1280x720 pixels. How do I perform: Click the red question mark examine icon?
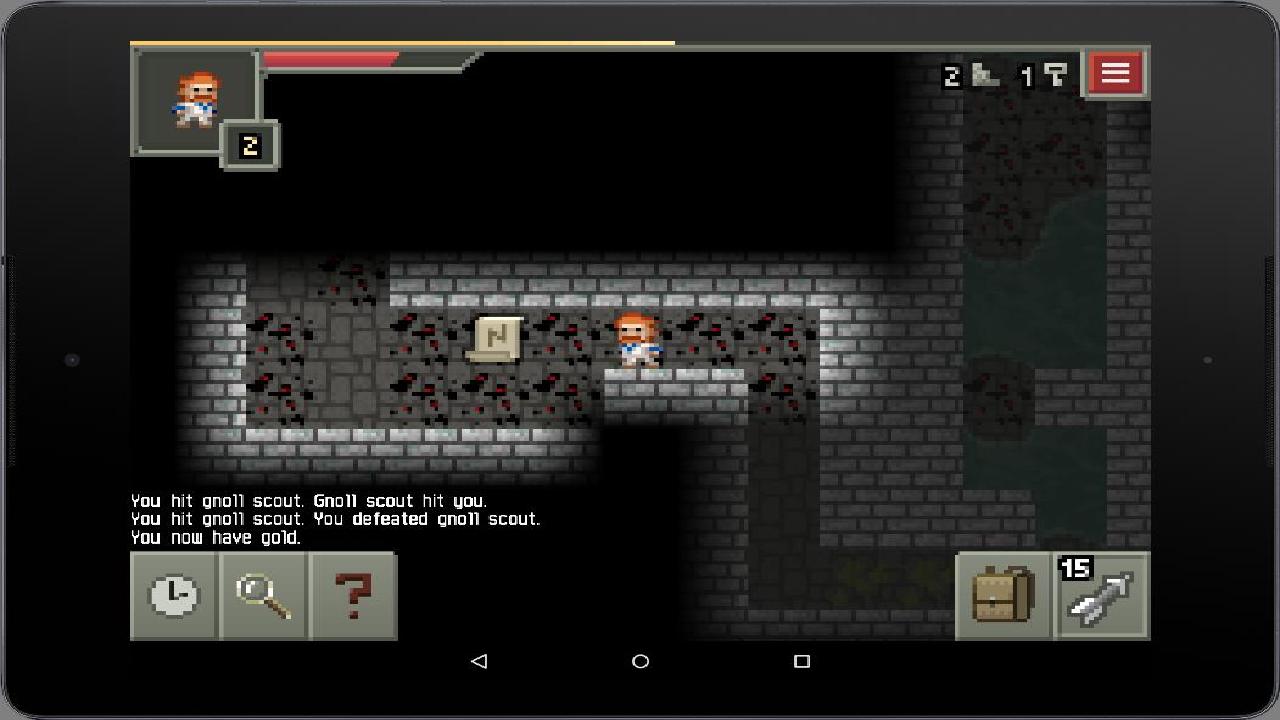(354, 596)
